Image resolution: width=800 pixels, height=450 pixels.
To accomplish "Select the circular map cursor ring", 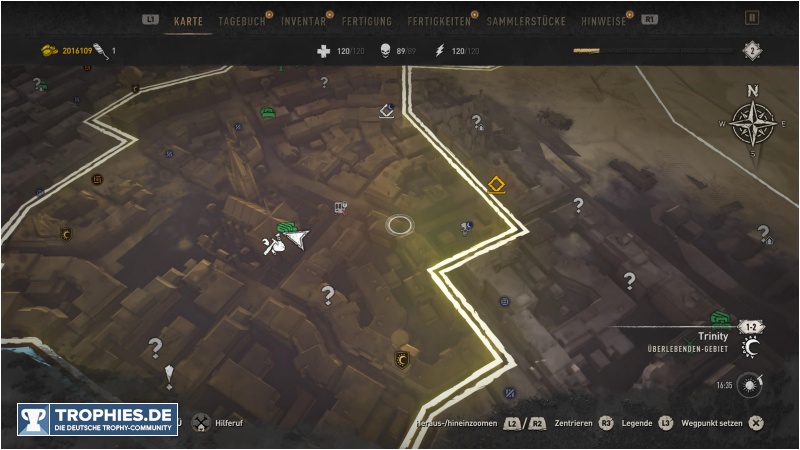I will tap(400, 225).
